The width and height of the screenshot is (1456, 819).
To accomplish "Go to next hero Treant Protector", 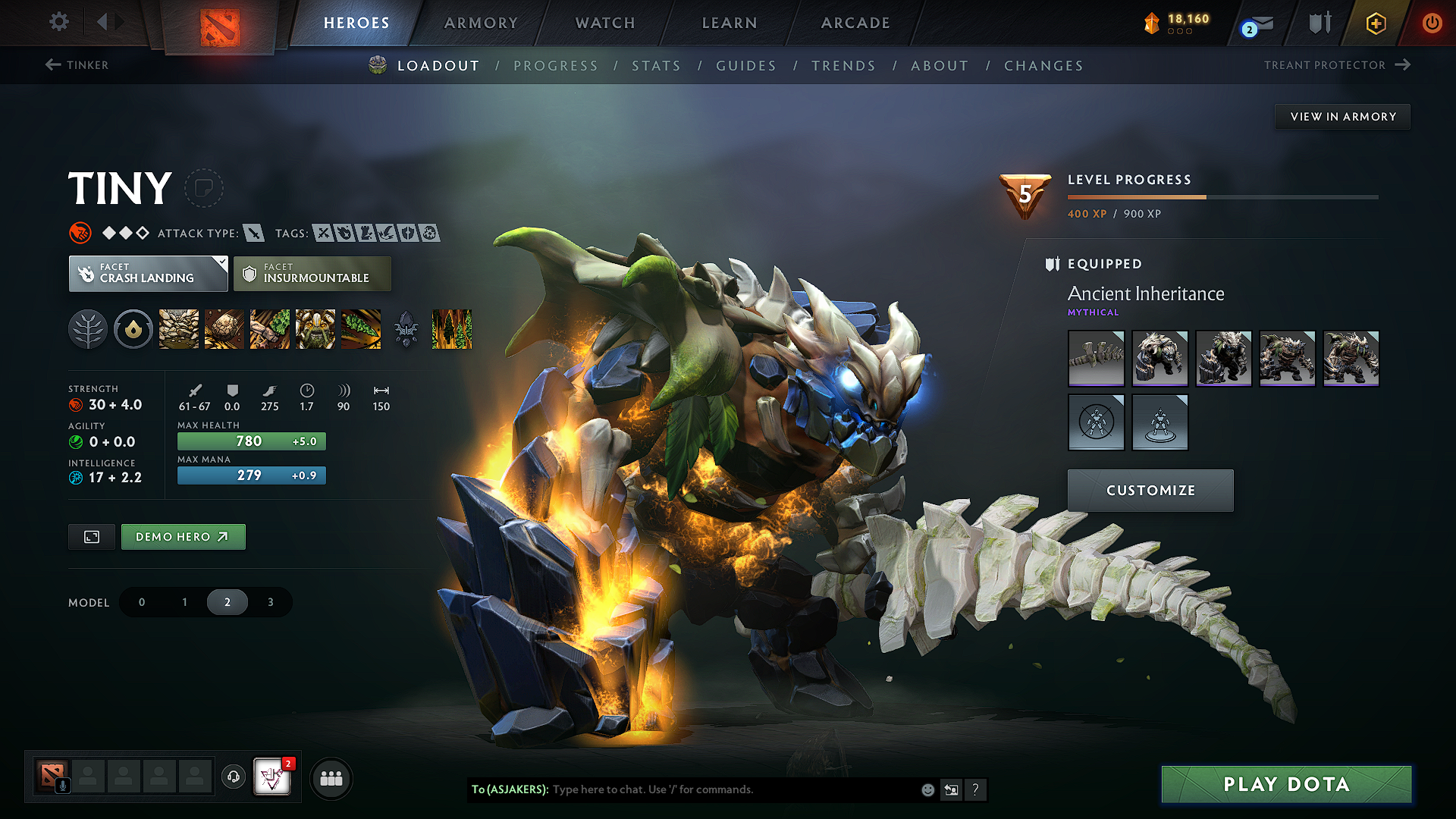I will click(1336, 65).
